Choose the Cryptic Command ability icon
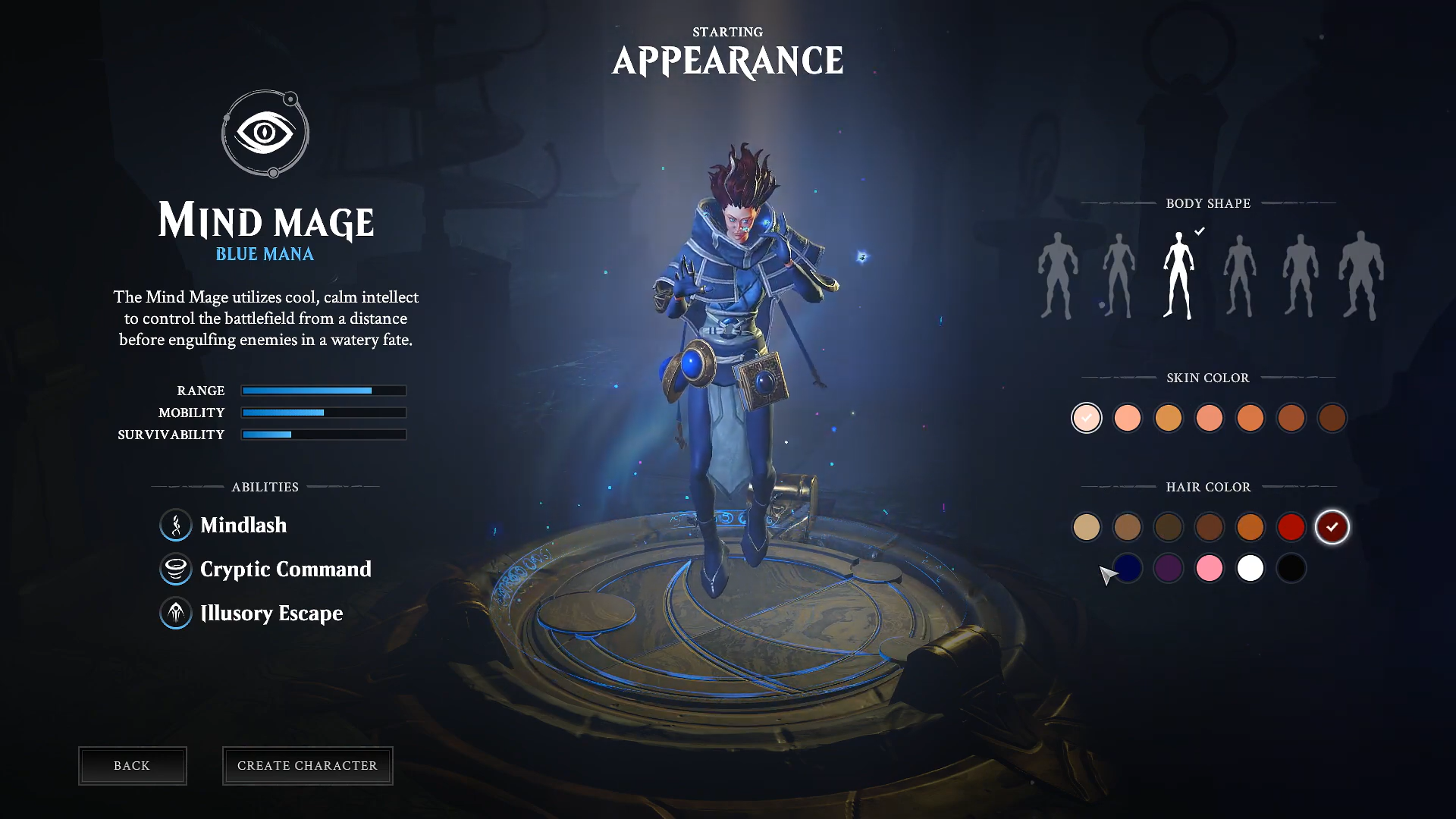This screenshot has height=819, width=1456. tap(176, 569)
